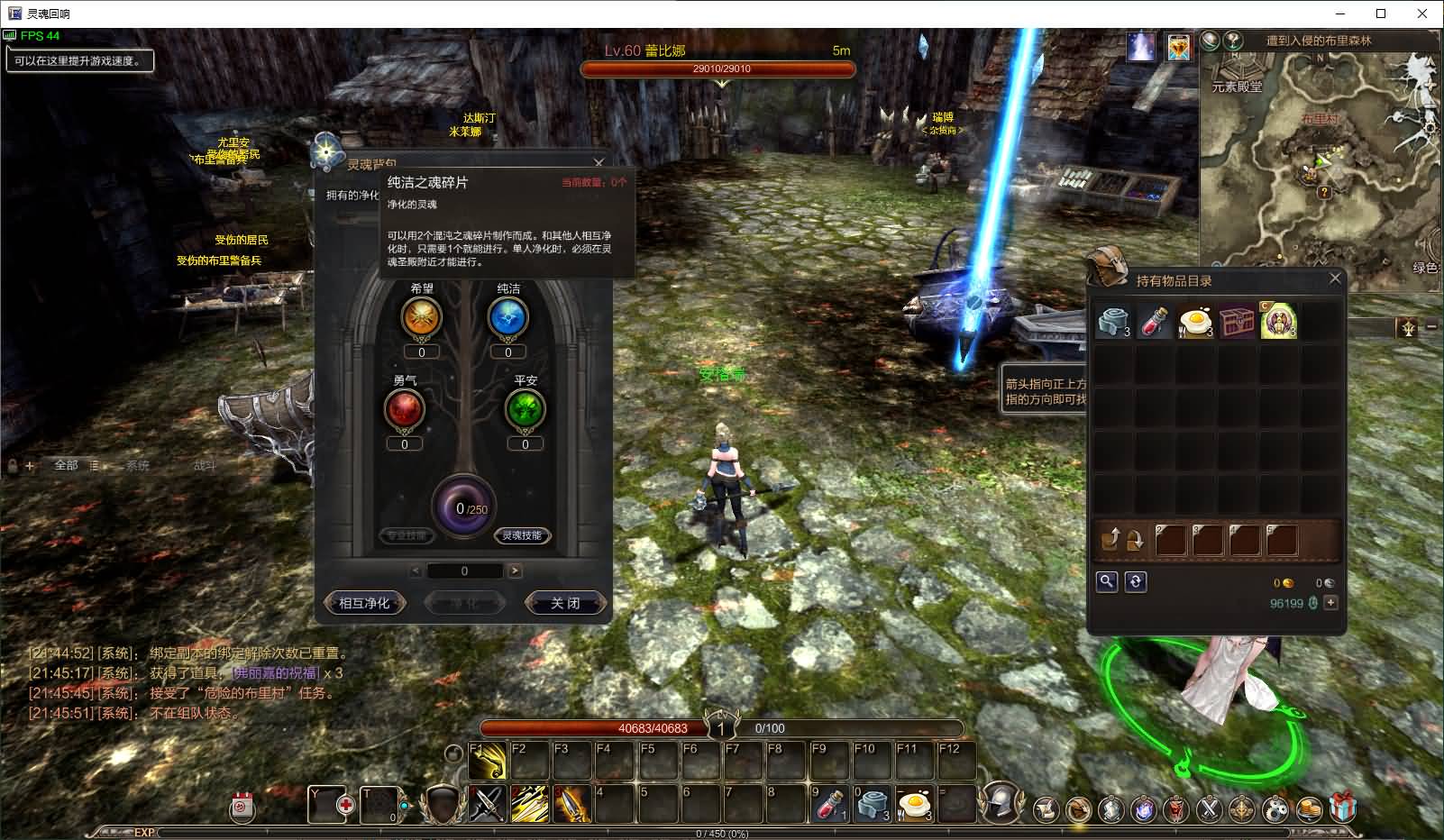Use the red potion in hotbar slot 9
1444x840 pixels.
828,804
